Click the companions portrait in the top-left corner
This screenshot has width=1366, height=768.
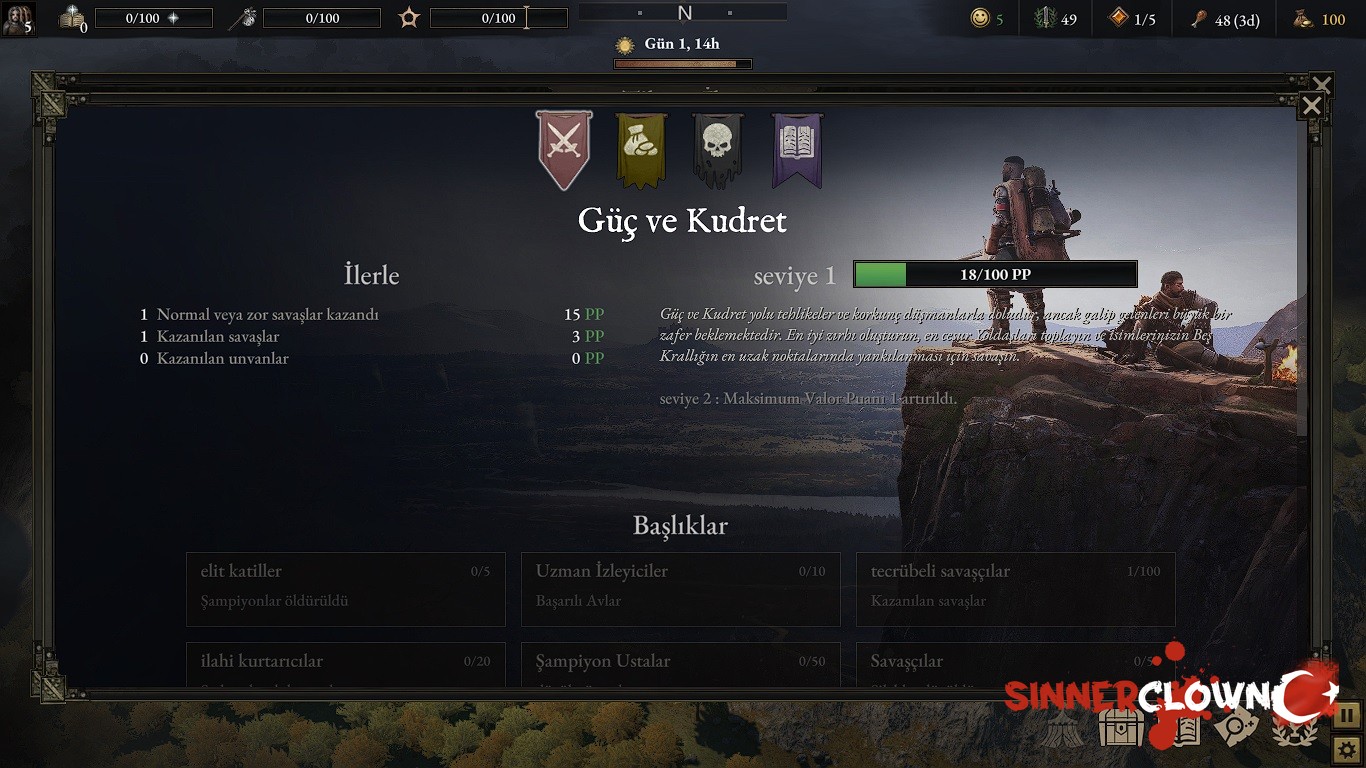[18, 18]
